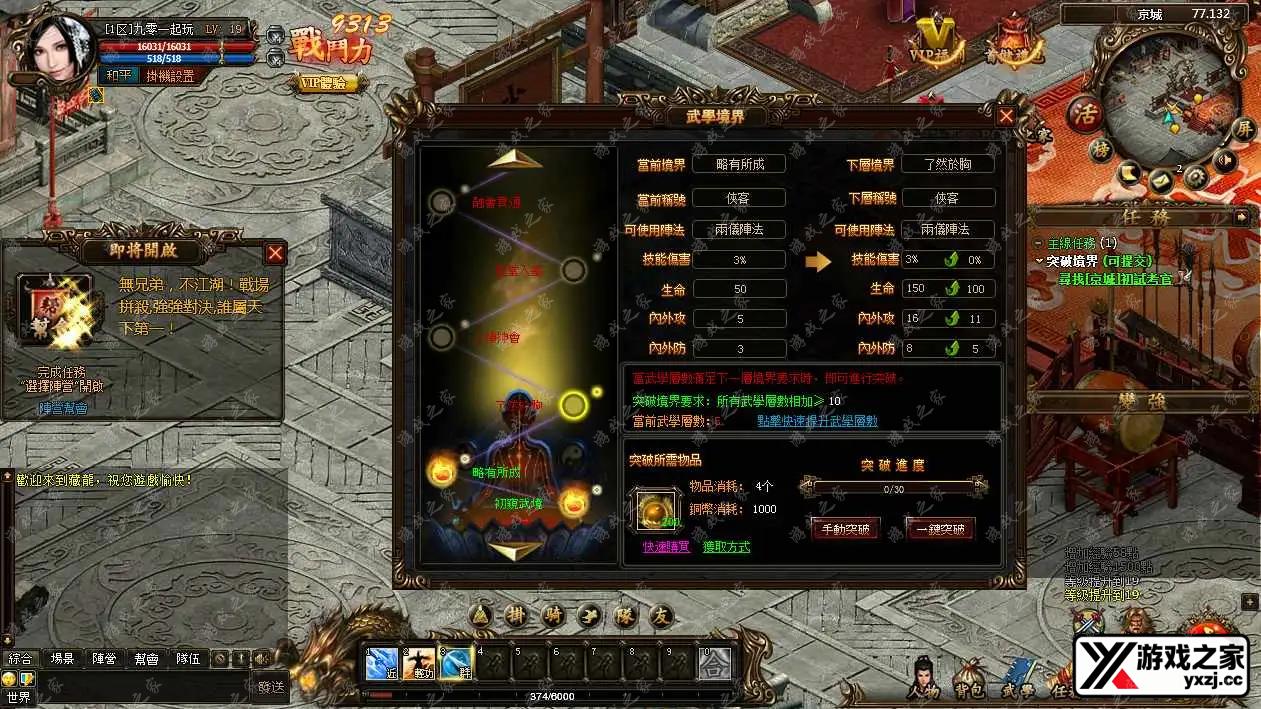1261x709 pixels.
Task: Open the 快速購買 link
Action: tap(666, 547)
